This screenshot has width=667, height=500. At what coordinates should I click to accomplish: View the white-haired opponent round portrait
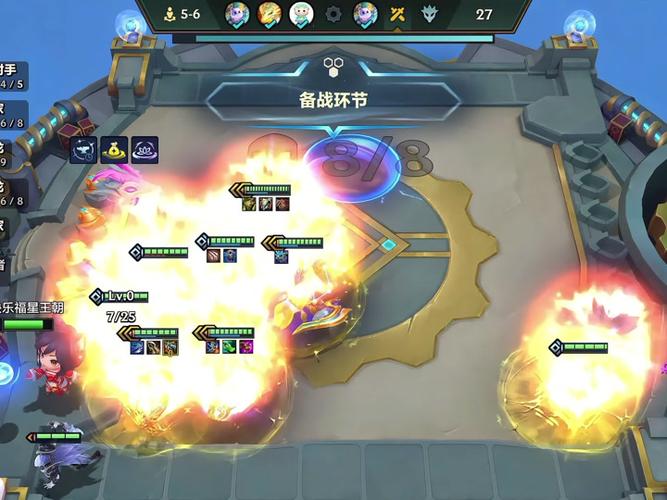point(301,14)
